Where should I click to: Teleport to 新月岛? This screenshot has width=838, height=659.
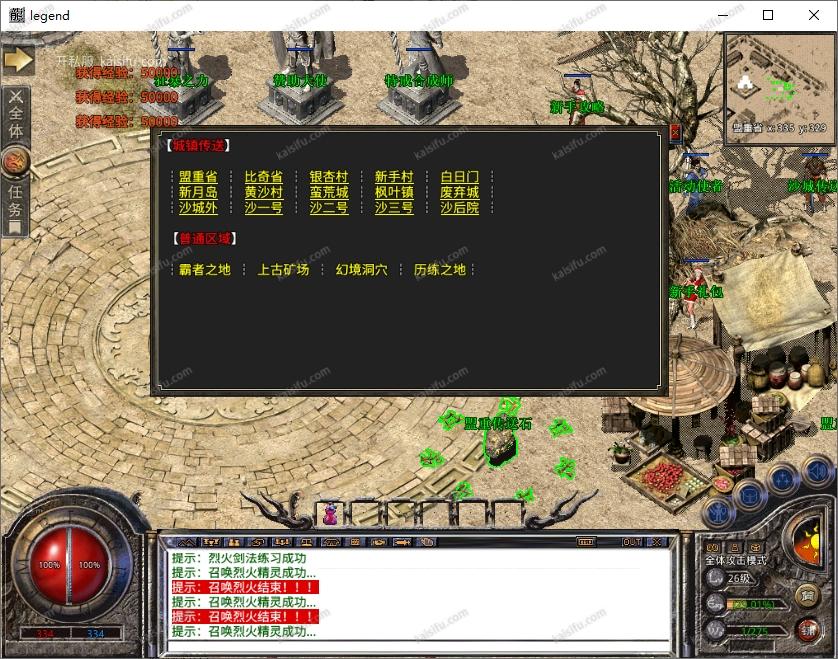pyautogui.click(x=198, y=193)
